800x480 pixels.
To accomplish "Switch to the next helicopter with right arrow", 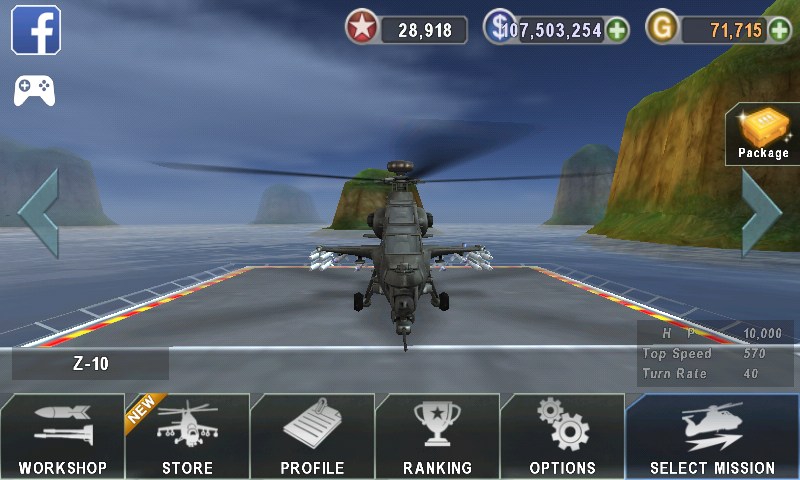I will tap(761, 213).
